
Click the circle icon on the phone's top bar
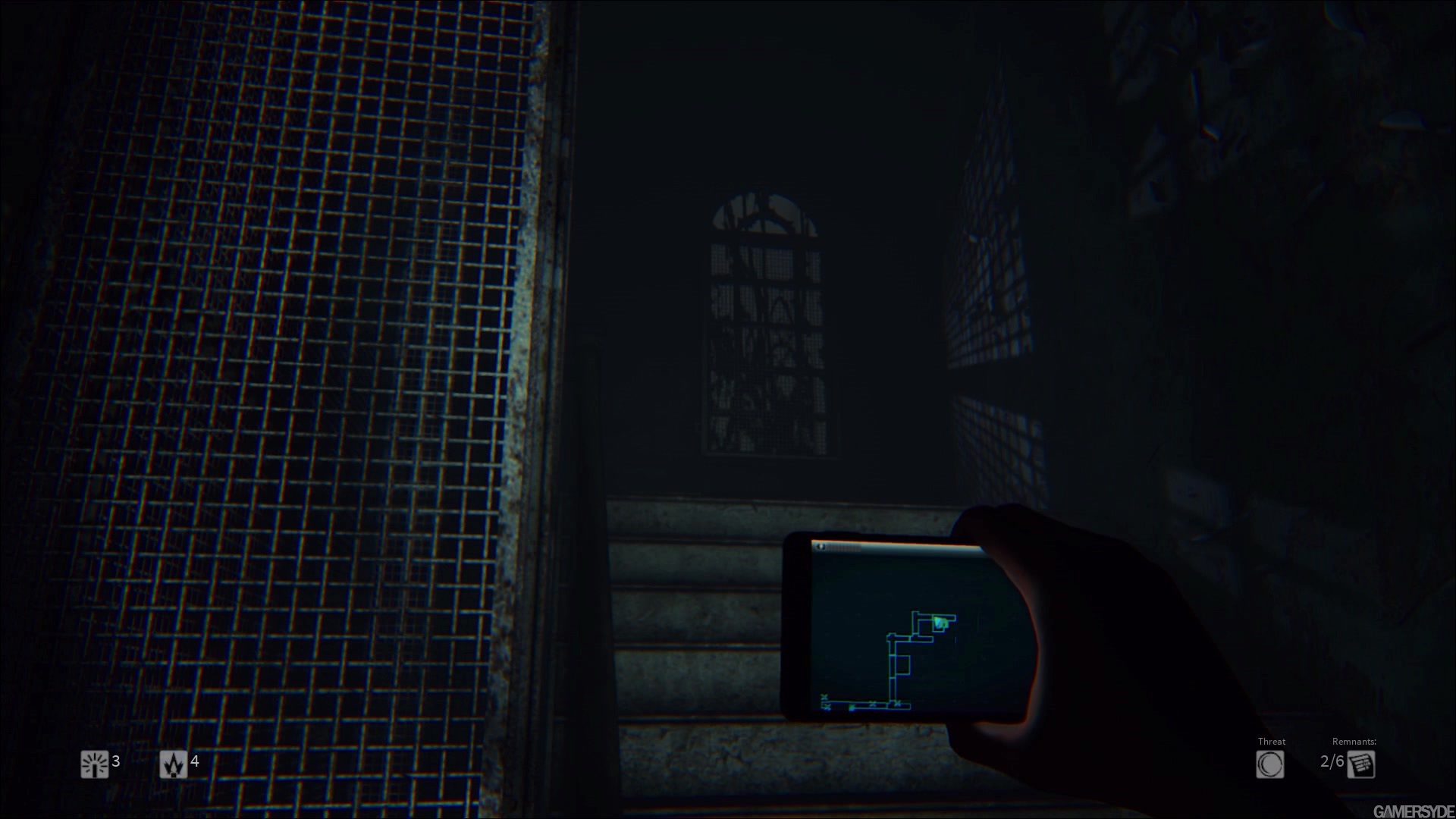tap(821, 547)
